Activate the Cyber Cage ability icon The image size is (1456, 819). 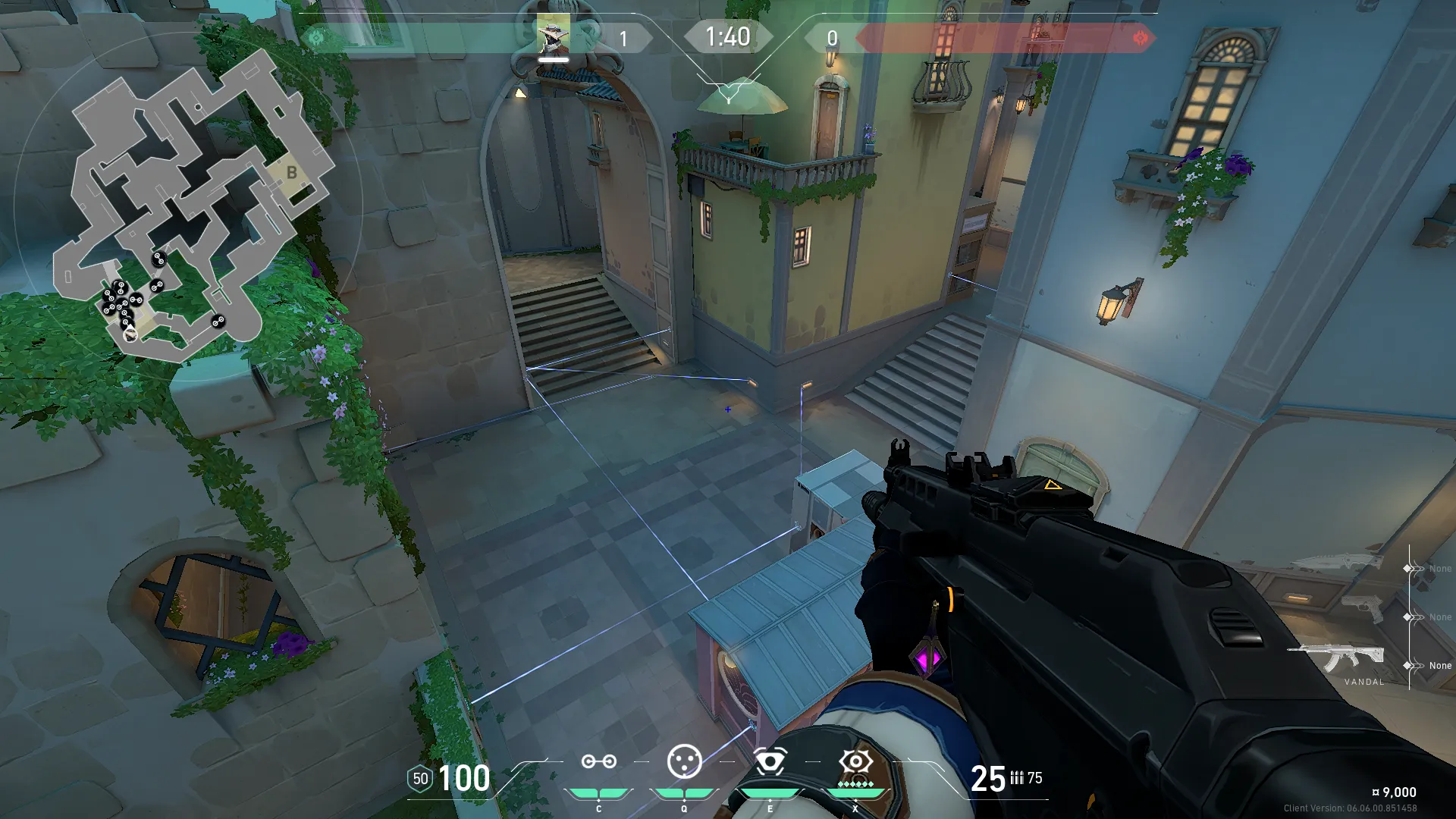684,761
